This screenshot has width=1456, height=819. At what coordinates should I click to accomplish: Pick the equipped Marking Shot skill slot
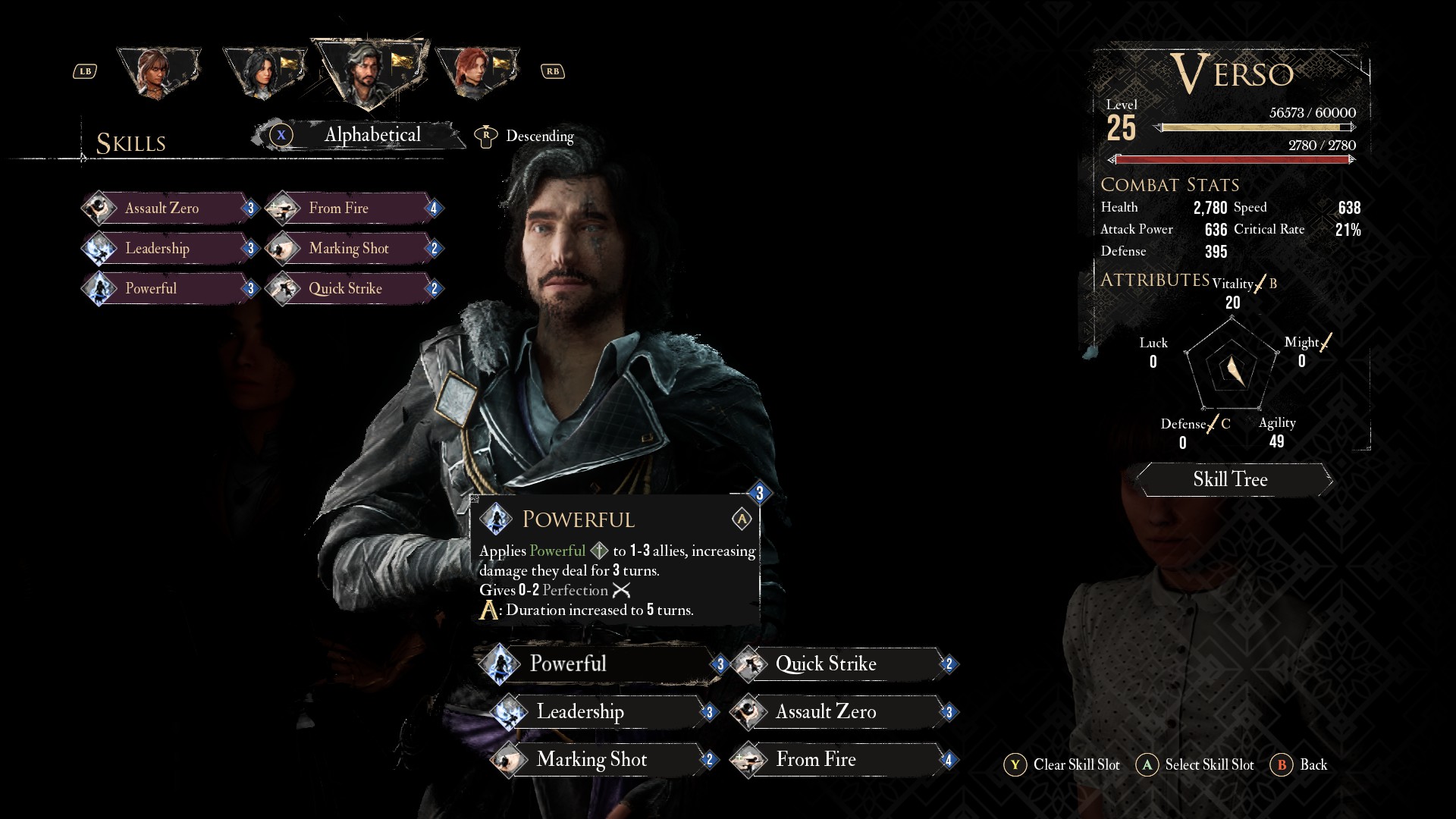point(599,760)
